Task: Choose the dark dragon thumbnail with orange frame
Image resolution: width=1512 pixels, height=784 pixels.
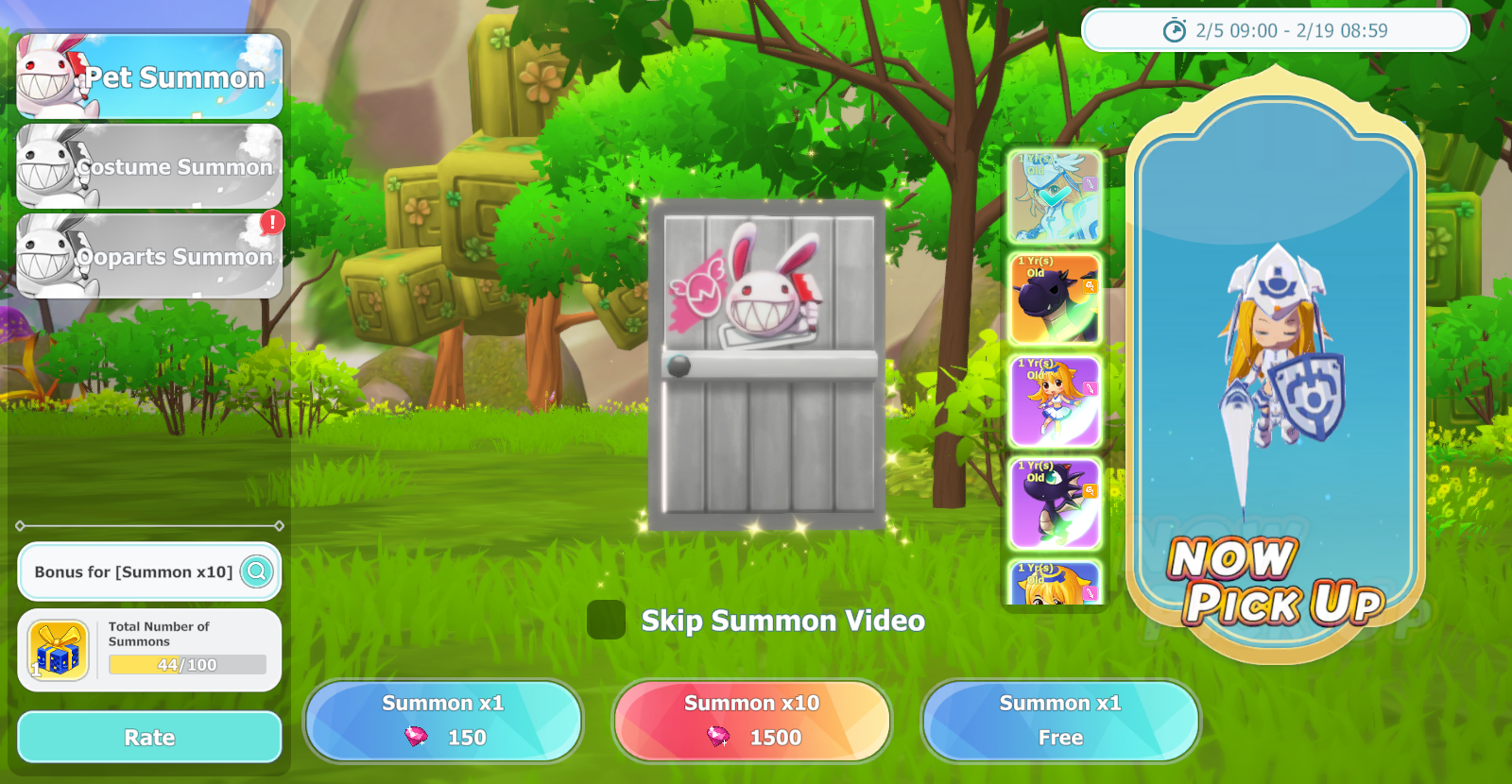Action: click(x=1055, y=299)
